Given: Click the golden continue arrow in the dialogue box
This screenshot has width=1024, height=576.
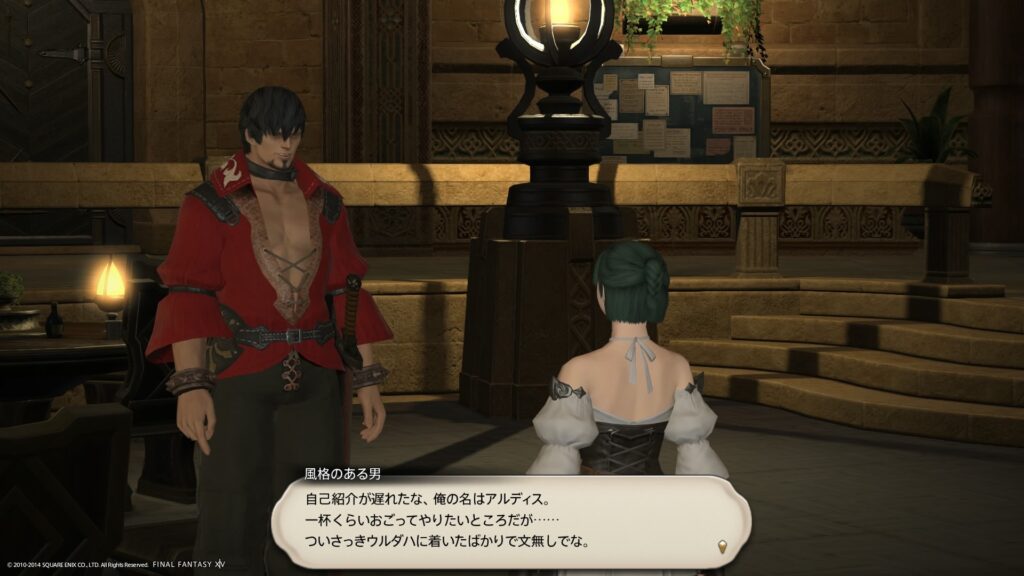Looking at the screenshot, I should (x=722, y=546).
